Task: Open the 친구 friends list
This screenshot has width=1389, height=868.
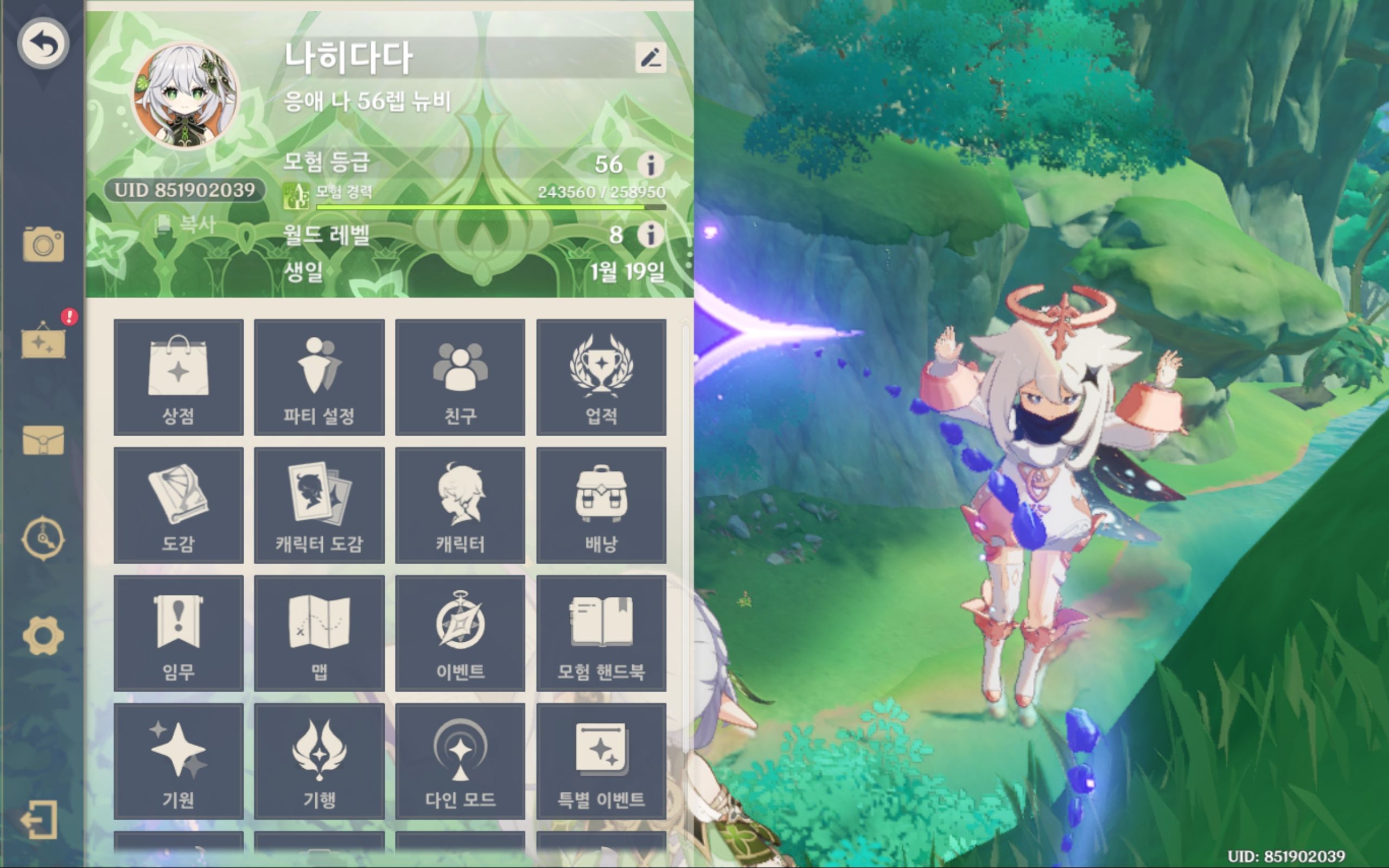Action: [x=461, y=377]
